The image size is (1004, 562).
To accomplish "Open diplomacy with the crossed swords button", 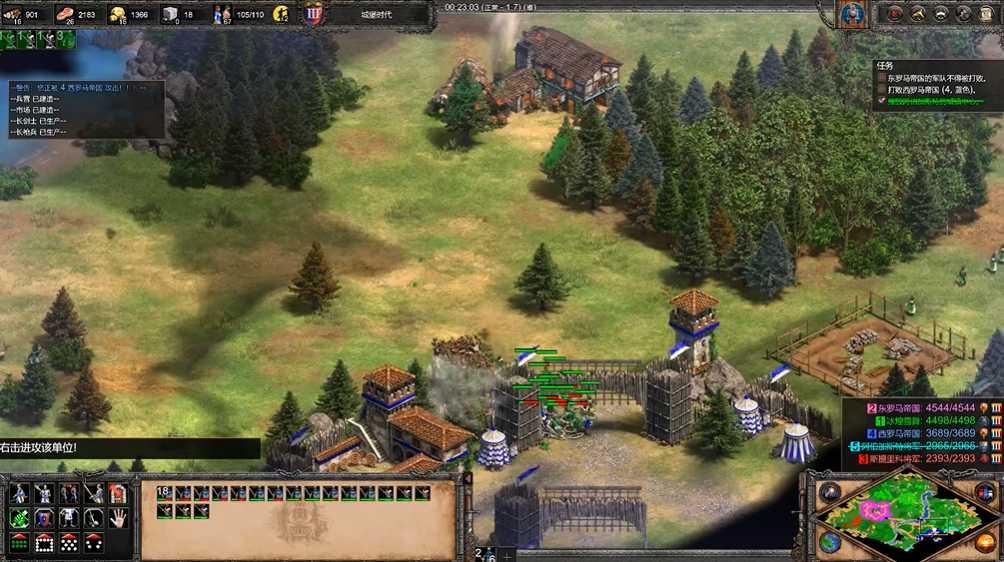I will (918, 13).
